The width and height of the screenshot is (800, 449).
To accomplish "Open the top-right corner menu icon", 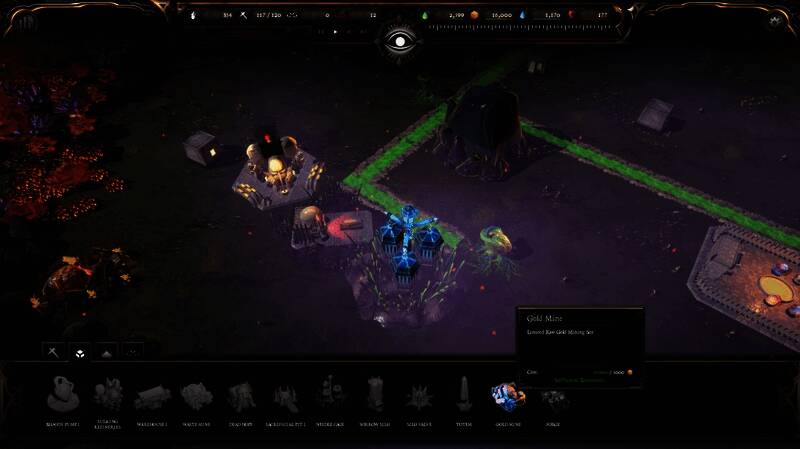I will click(775, 20).
